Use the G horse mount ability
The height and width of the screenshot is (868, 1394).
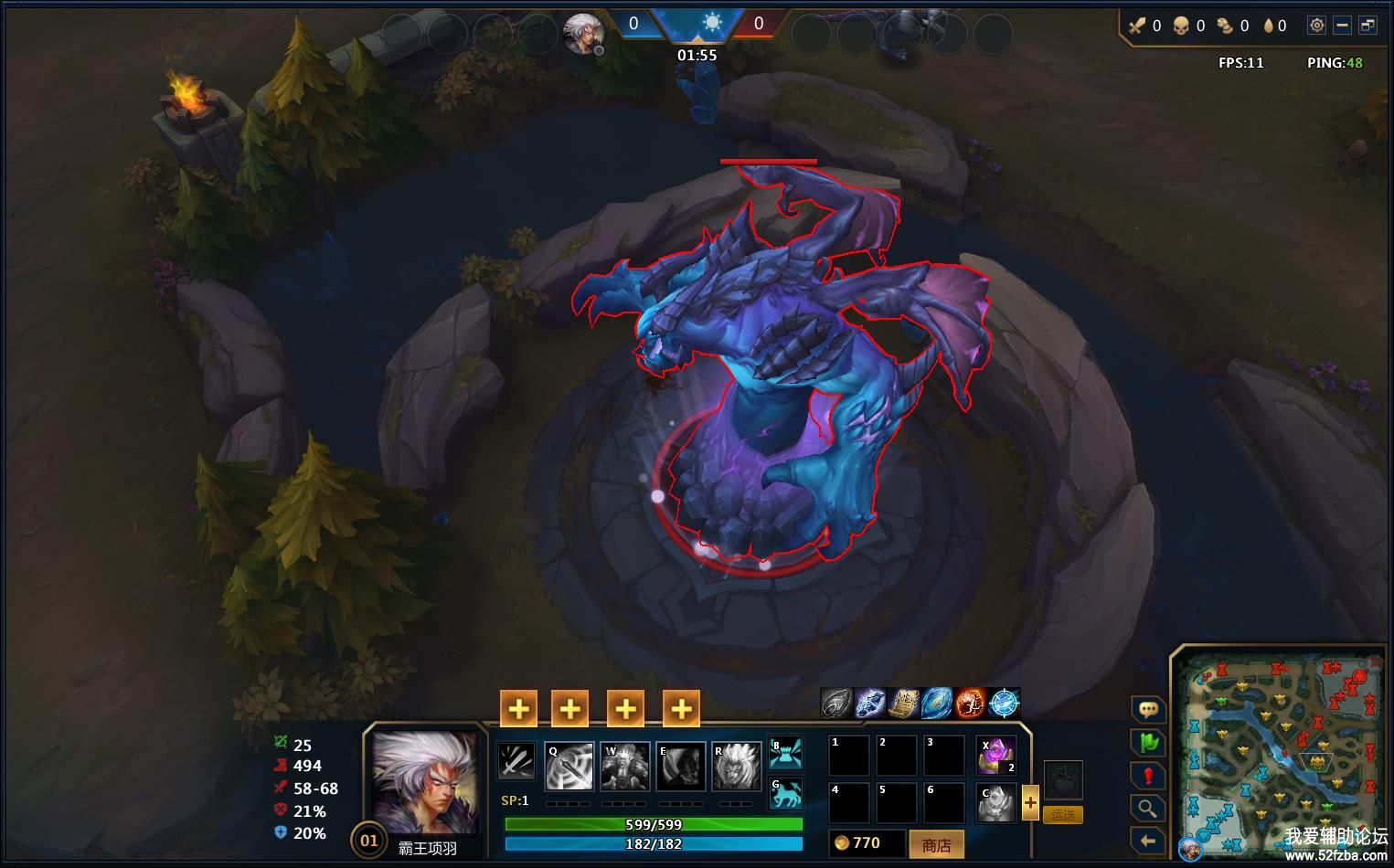click(785, 793)
